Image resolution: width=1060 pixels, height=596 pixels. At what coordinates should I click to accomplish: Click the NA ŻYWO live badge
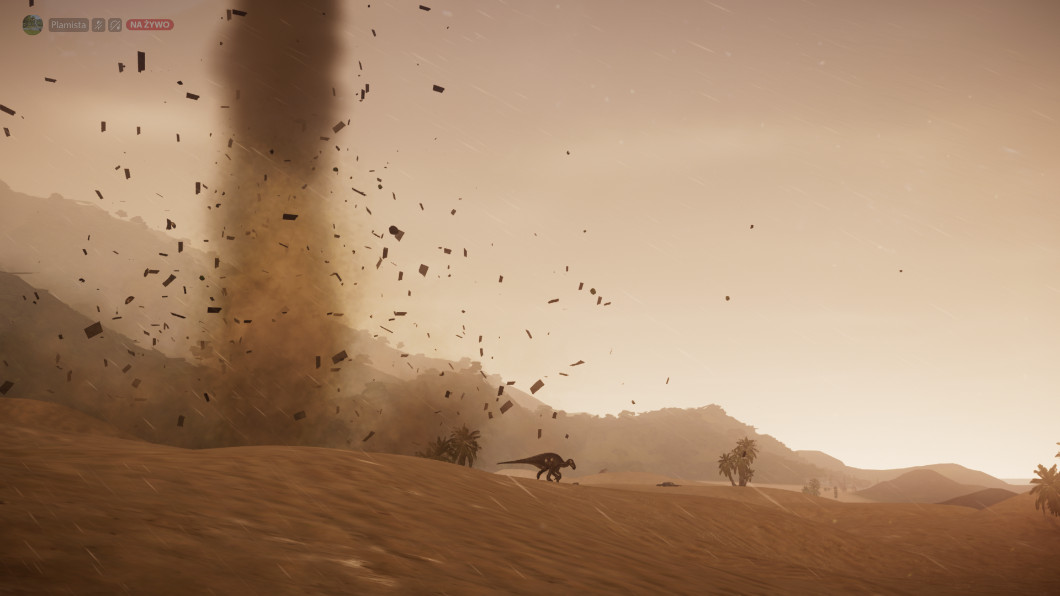click(x=150, y=25)
